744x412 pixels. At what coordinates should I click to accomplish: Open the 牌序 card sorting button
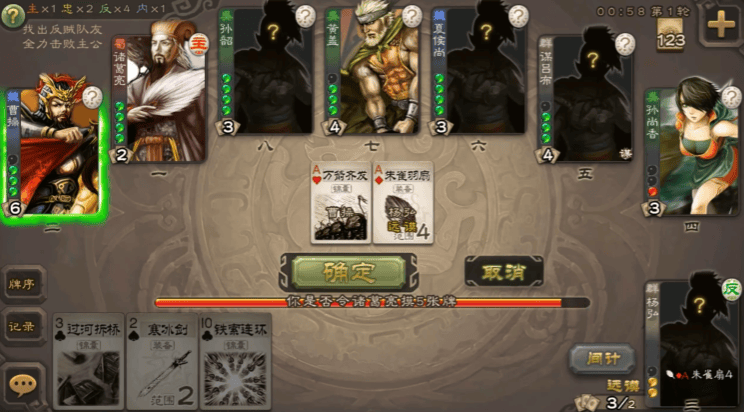[x=23, y=284]
